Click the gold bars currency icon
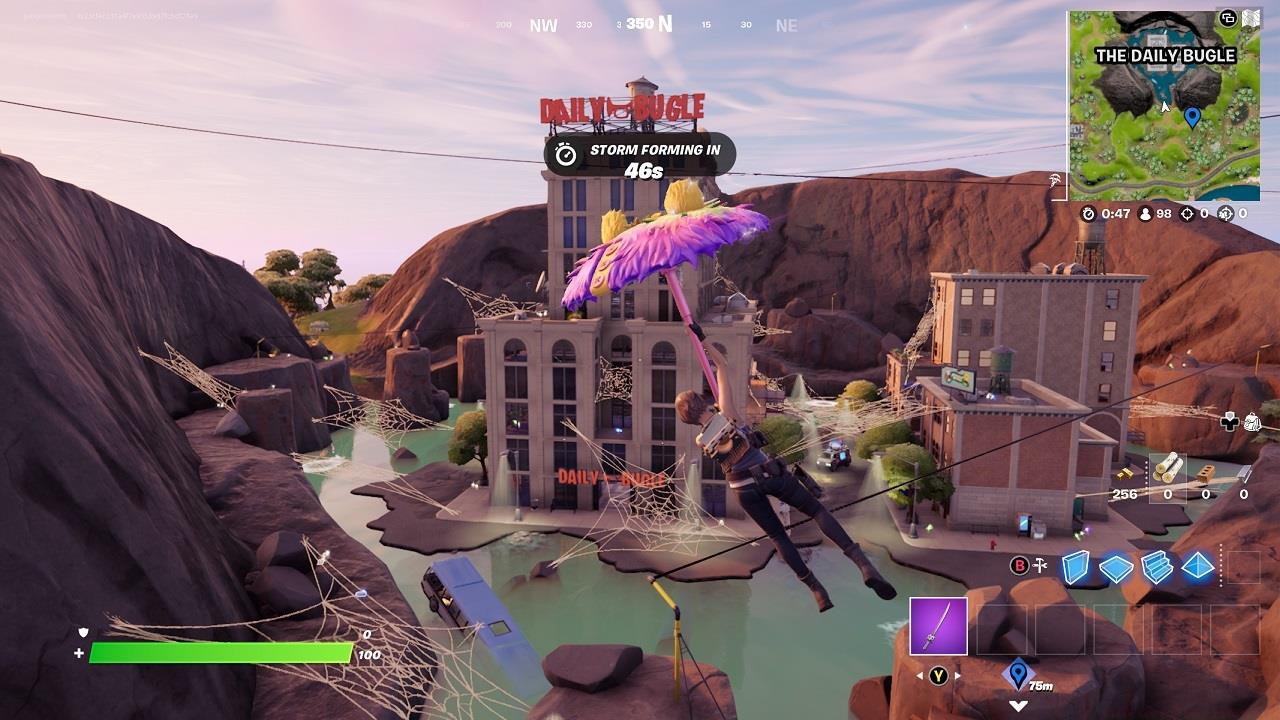This screenshot has width=1280, height=720. point(1125,472)
